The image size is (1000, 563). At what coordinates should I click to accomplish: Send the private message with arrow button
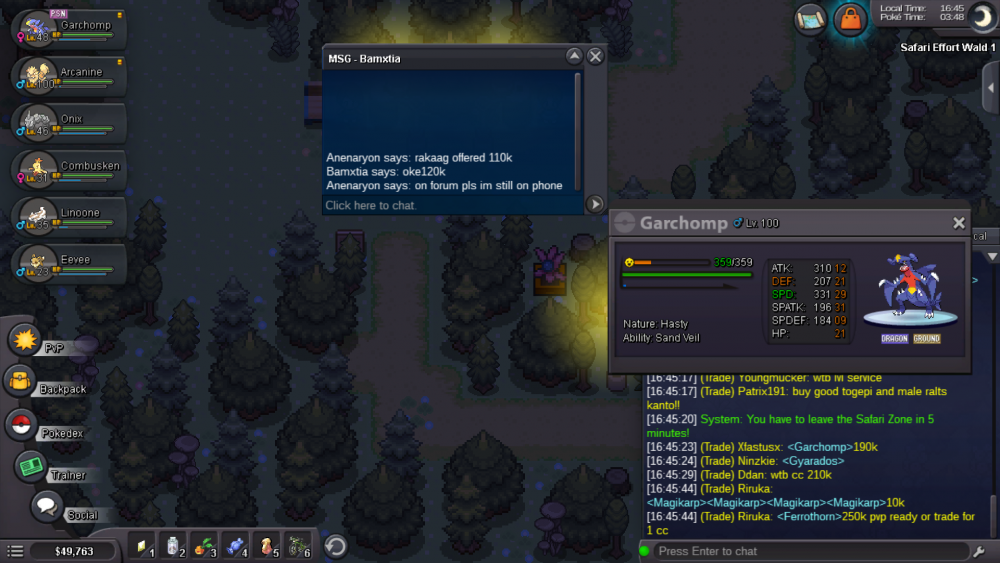pyautogui.click(x=594, y=204)
